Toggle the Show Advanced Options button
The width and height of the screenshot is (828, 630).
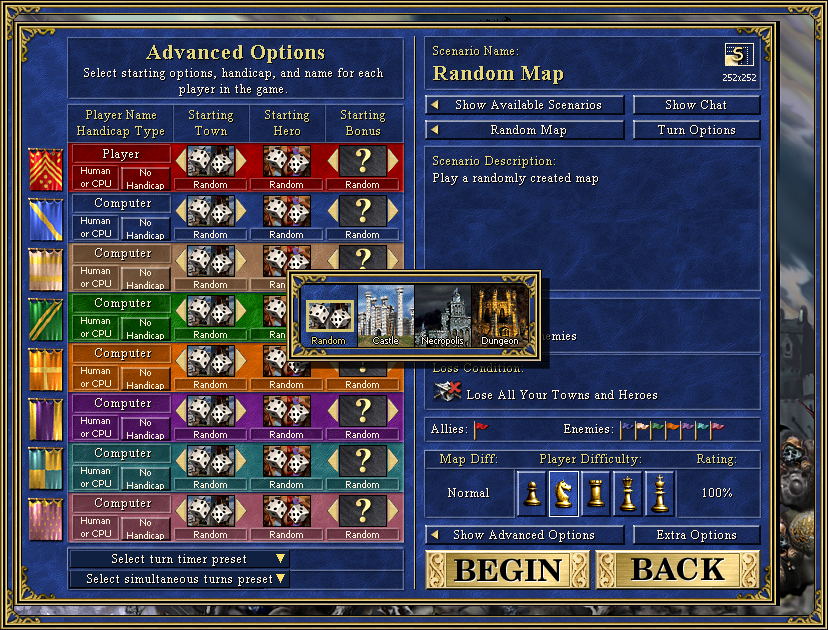[x=525, y=535]
